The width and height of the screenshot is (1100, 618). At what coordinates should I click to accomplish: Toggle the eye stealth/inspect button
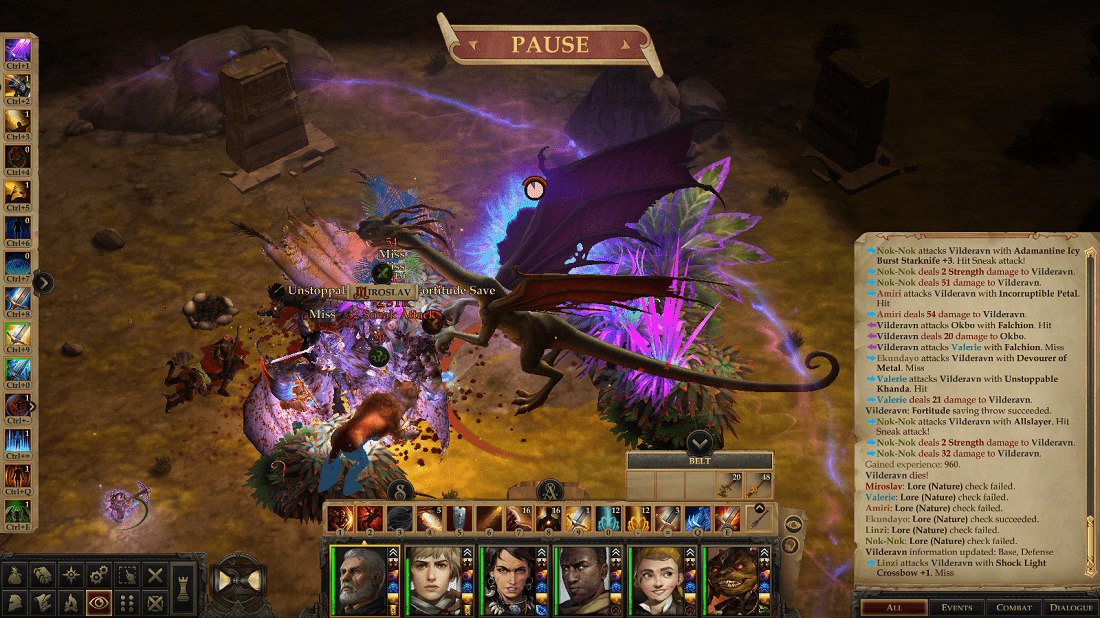pyautogui.click(x=98, y=603)
